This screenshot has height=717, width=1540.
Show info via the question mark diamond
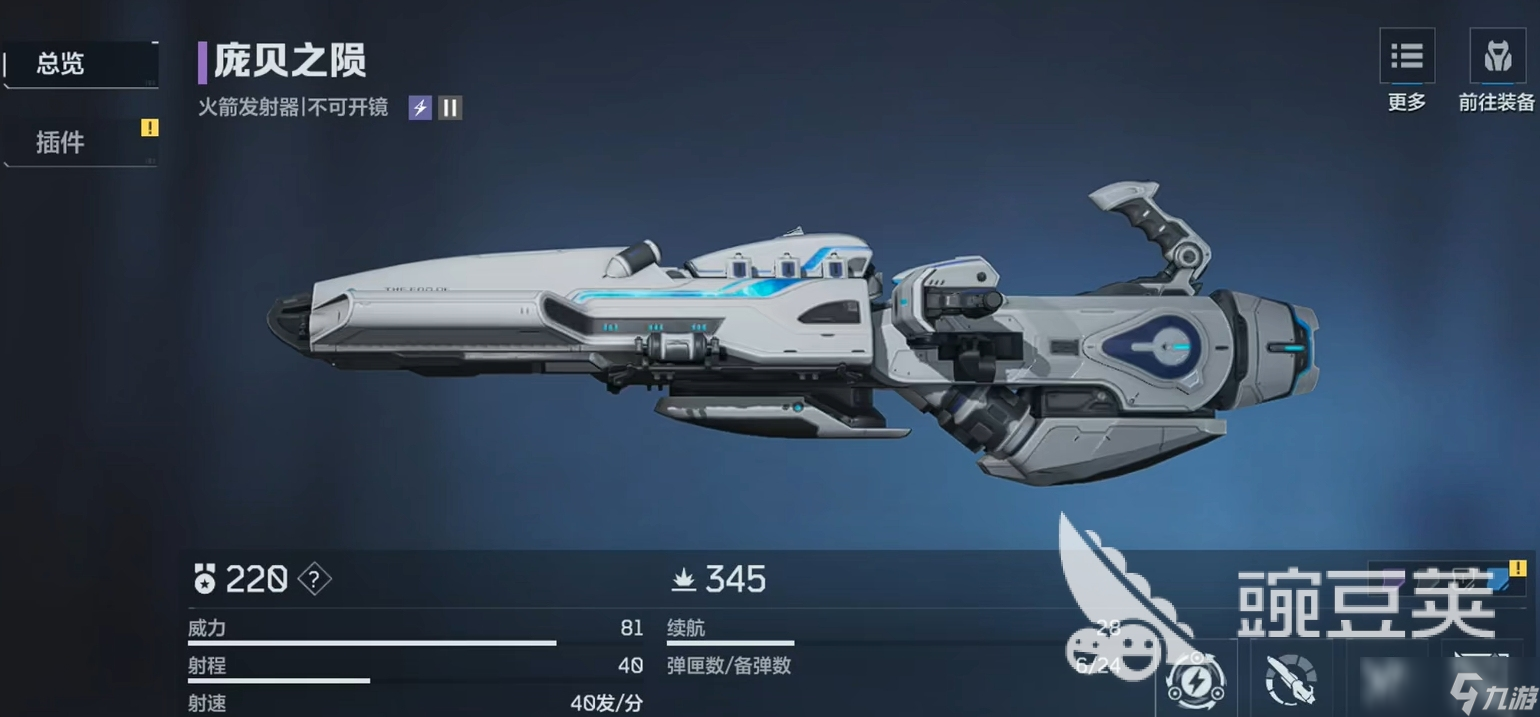(x=315, y=579)
